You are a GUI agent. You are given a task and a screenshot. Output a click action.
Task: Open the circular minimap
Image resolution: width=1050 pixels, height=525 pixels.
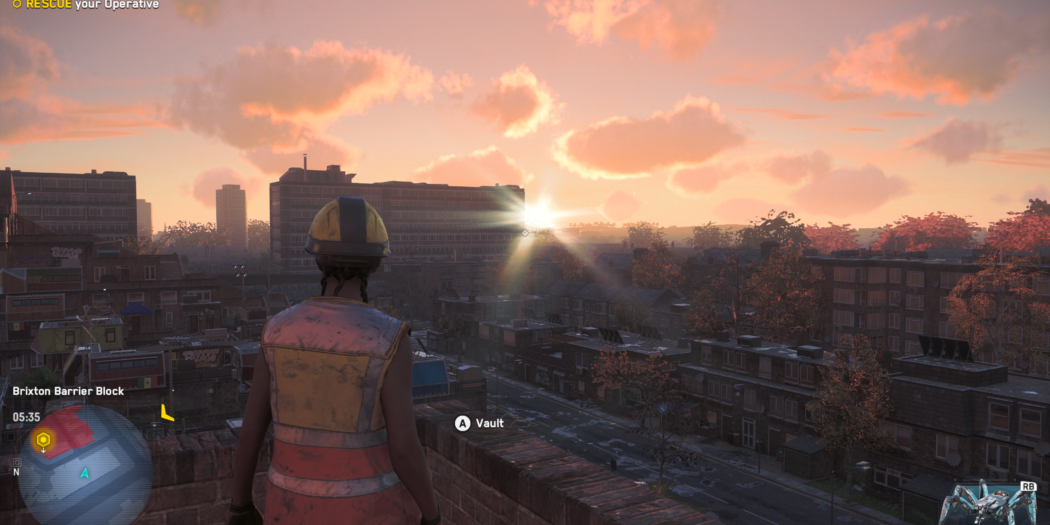(85, 467)
